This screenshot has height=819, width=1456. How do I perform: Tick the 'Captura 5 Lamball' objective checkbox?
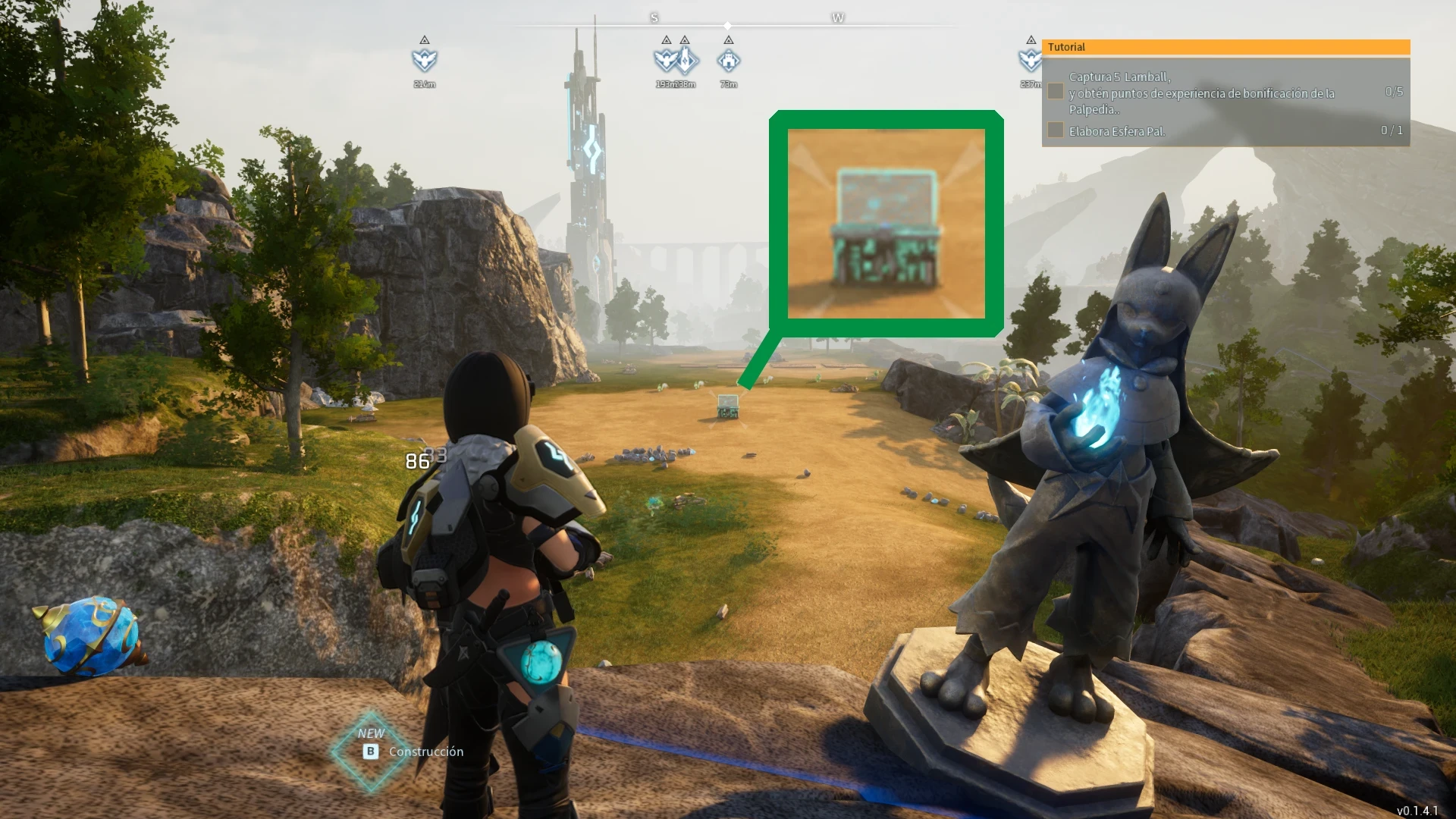1055,92
